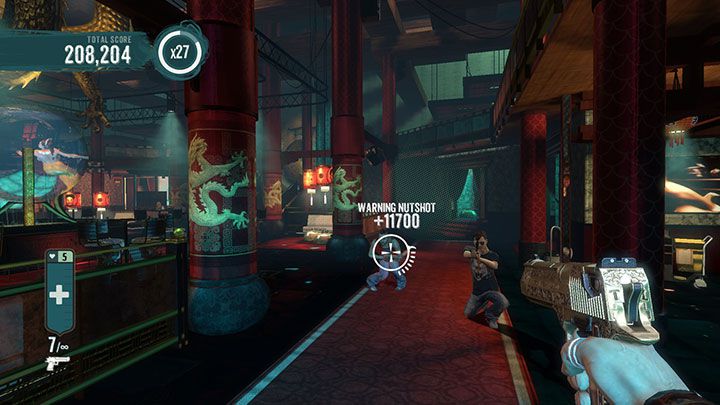This screenshot has width=720, height=405.
Task: Select the white plus health kit icon
Action: 59,295
